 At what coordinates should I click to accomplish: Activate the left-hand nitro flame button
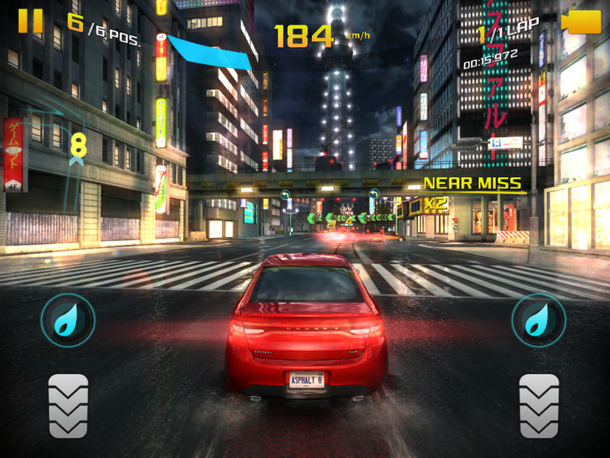pyautogui.click(x=68, y=320)
